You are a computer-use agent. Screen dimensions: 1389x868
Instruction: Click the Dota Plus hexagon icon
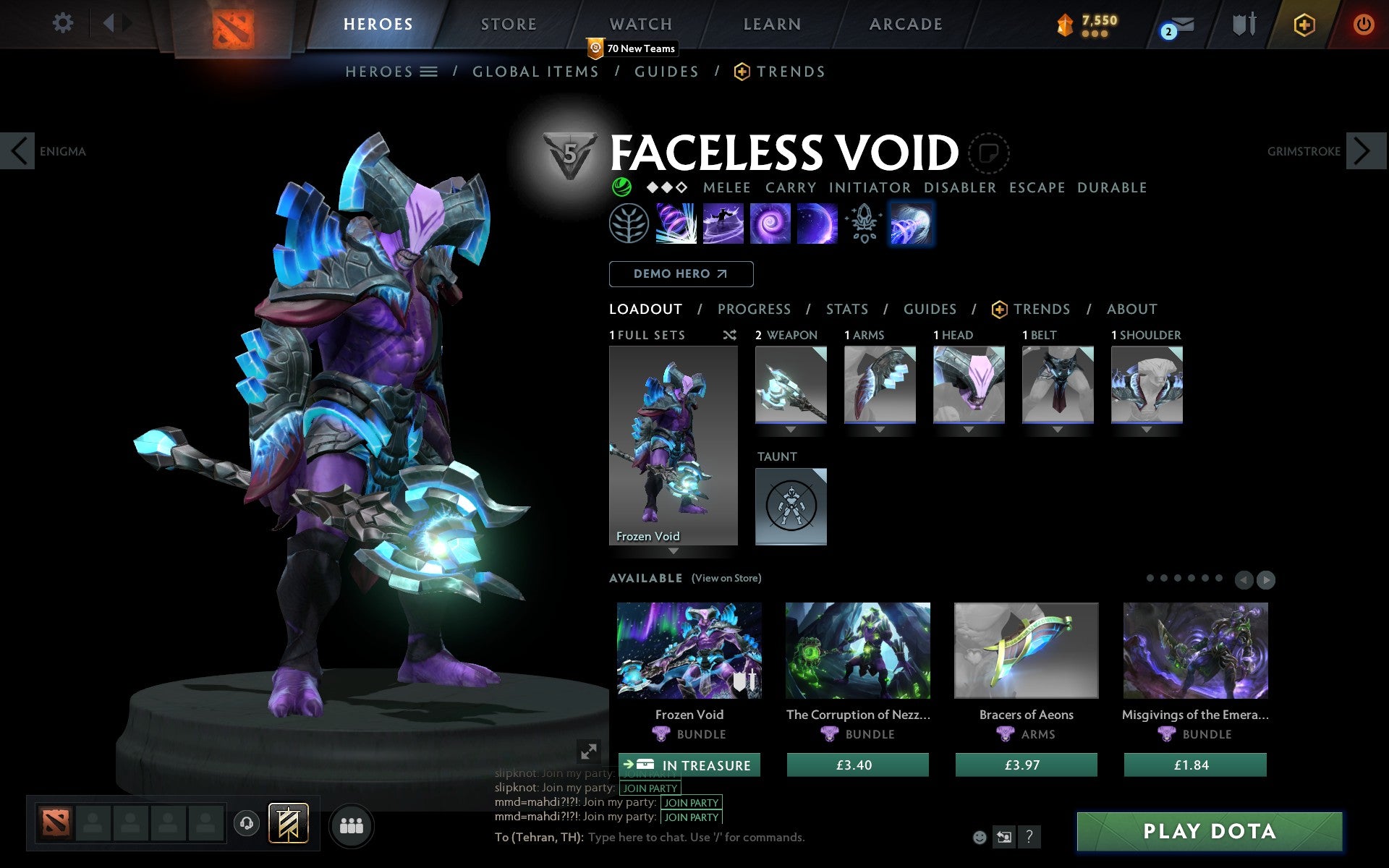point(1303,23)
